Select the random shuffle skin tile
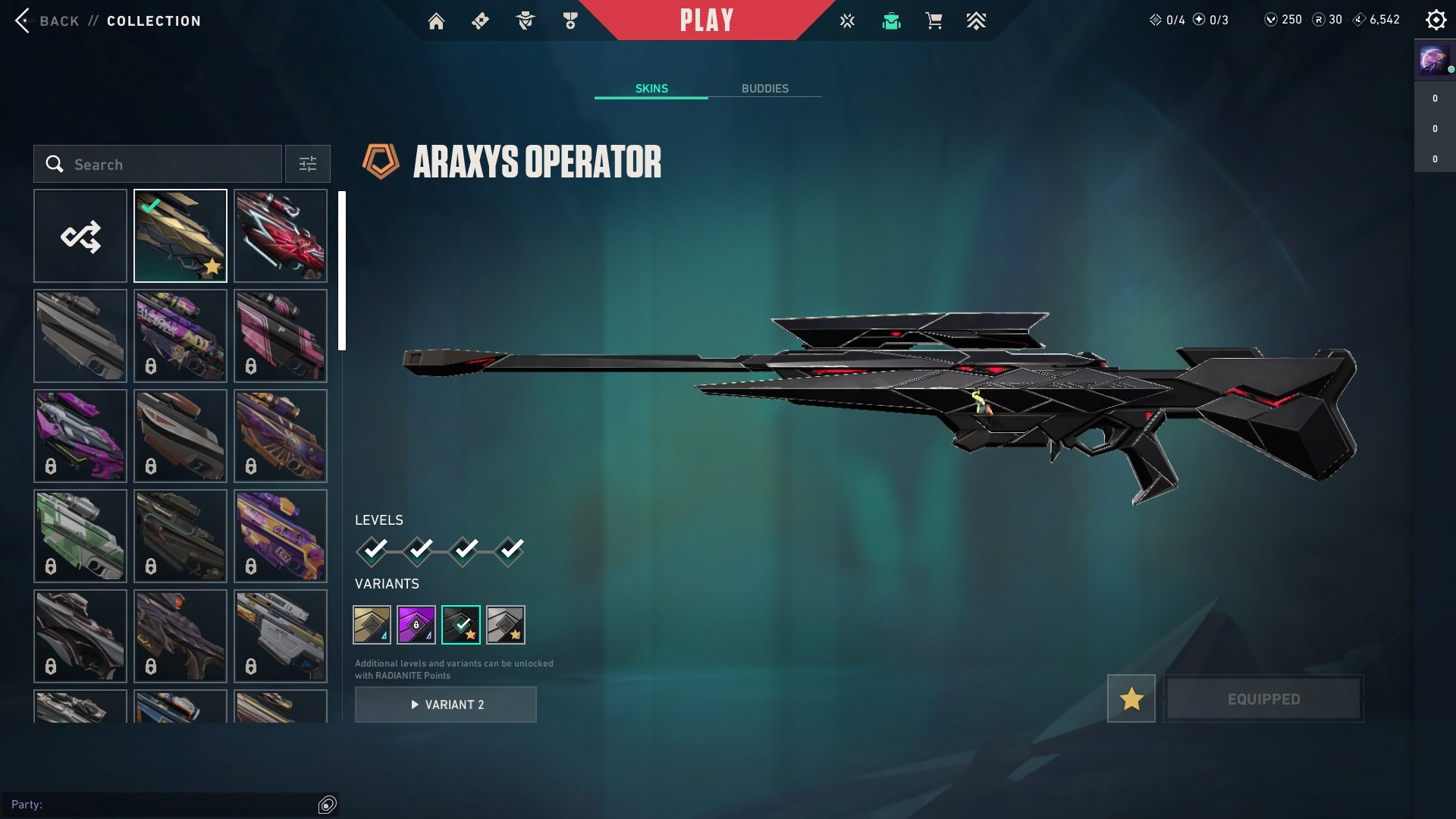The height and width of the screenshot is (819, 1456). click(80, 236)
